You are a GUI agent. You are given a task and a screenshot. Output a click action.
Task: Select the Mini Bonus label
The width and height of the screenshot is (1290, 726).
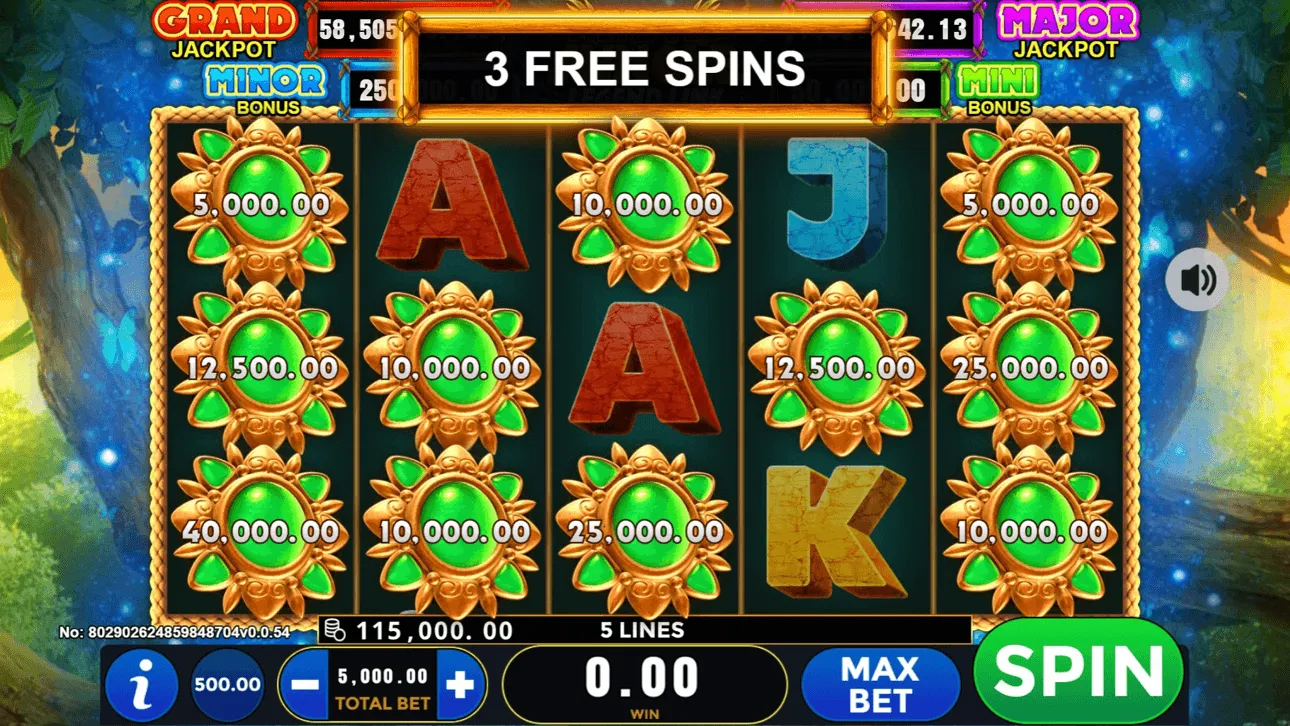999,88
